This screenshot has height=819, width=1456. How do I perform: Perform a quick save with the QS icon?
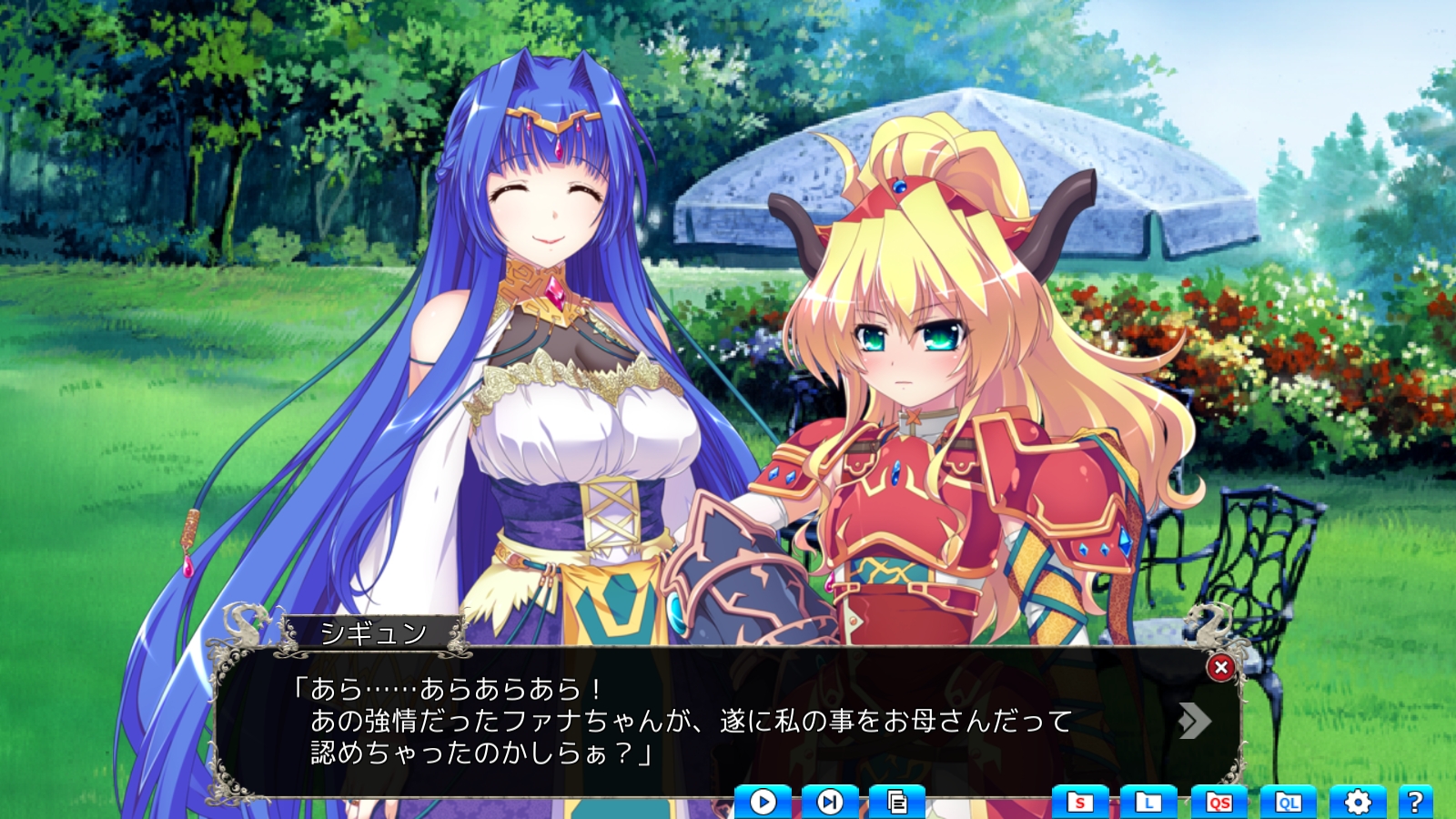[x=1218, y=801]
